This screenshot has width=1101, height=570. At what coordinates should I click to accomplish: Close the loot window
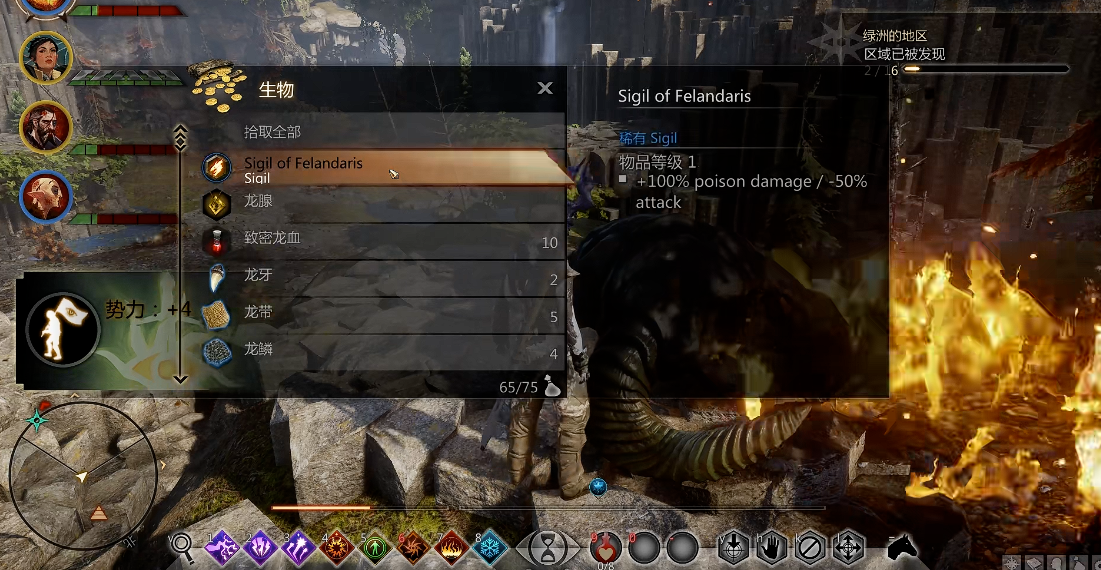545,88
